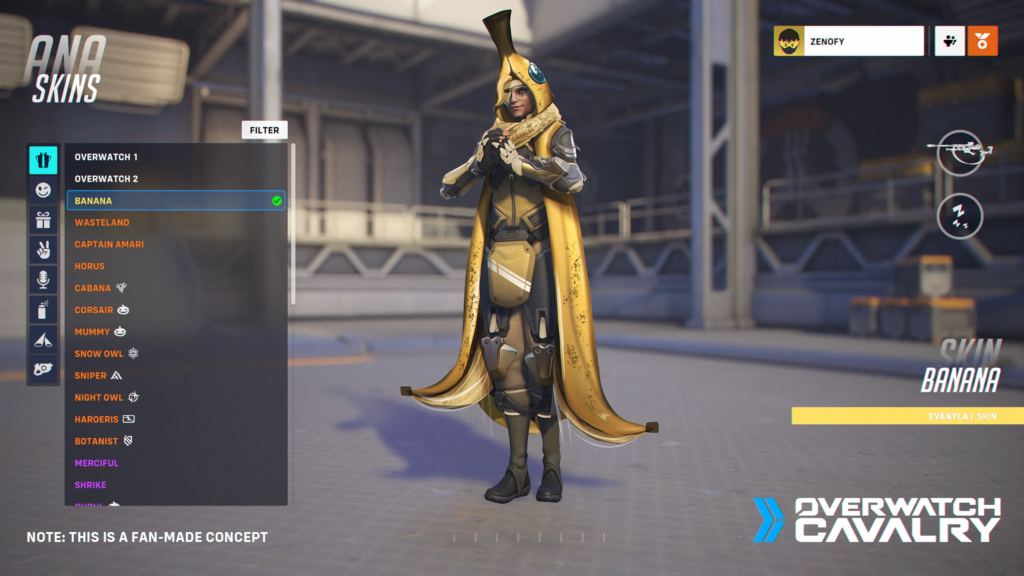
Task: Choose the Wasteland skin
Action: click(102, 223)
